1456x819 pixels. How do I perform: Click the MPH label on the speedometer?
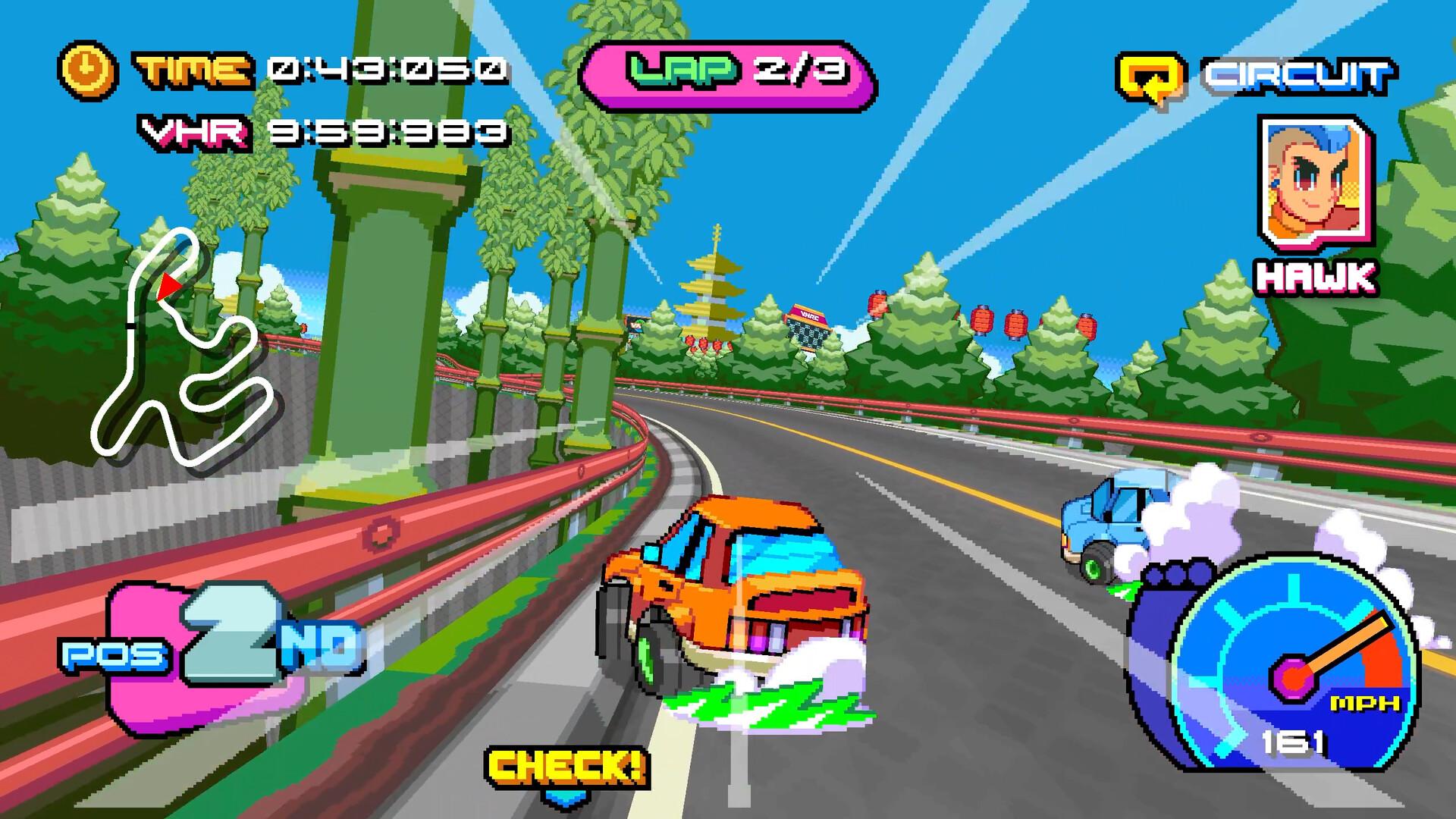pyautogui.click(x=1367, y=703)
